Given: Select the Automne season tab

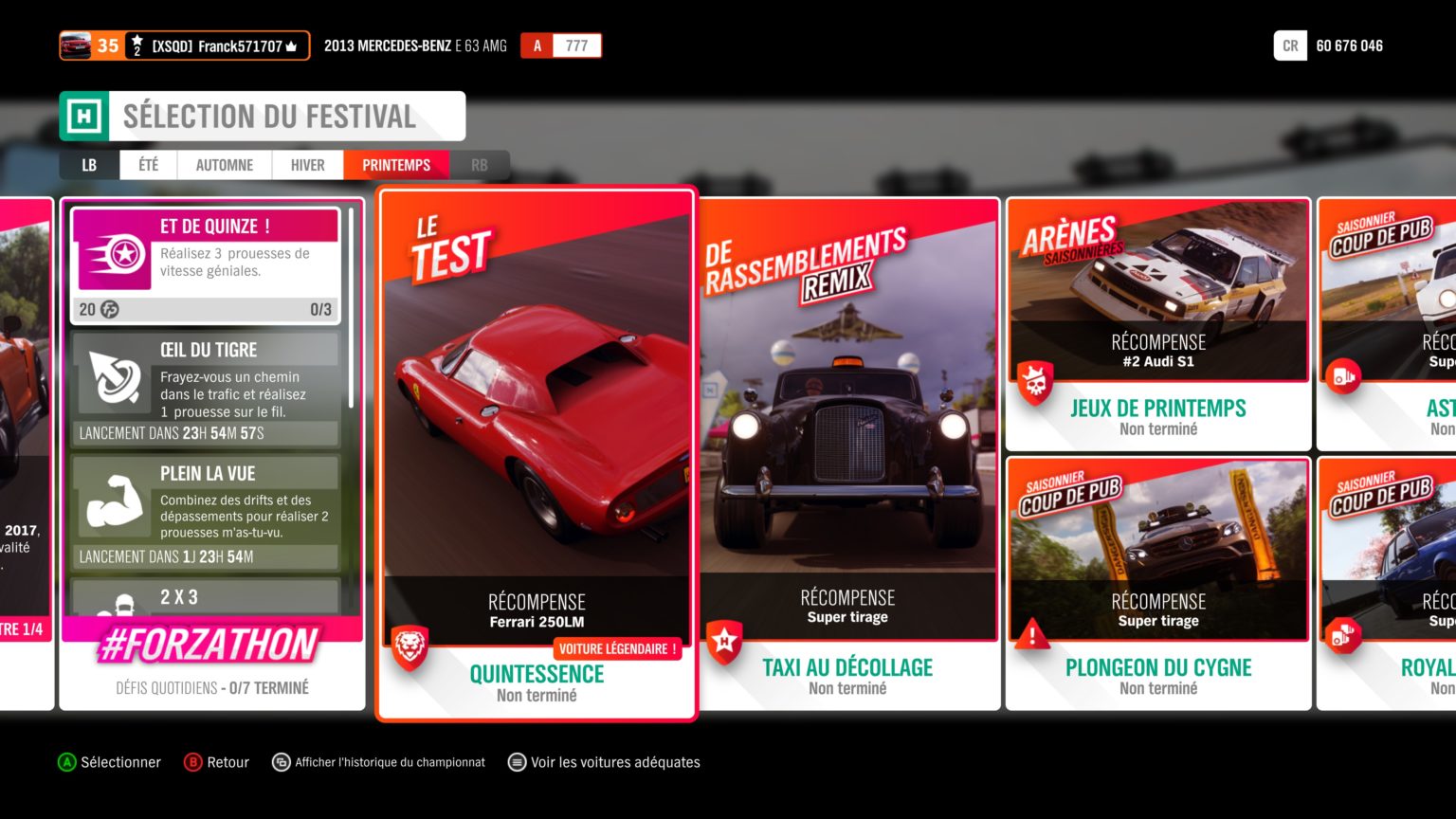Looking at the screenshot, I should click(x=224, y=165).
